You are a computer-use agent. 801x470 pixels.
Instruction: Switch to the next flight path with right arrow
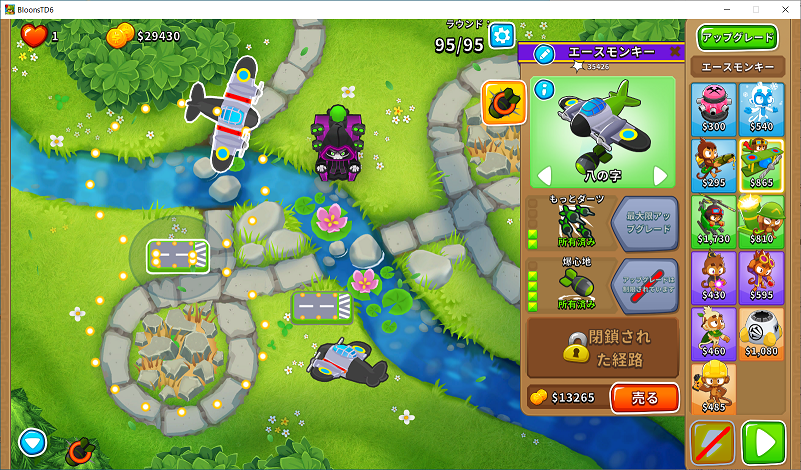[x=660, y=176]
